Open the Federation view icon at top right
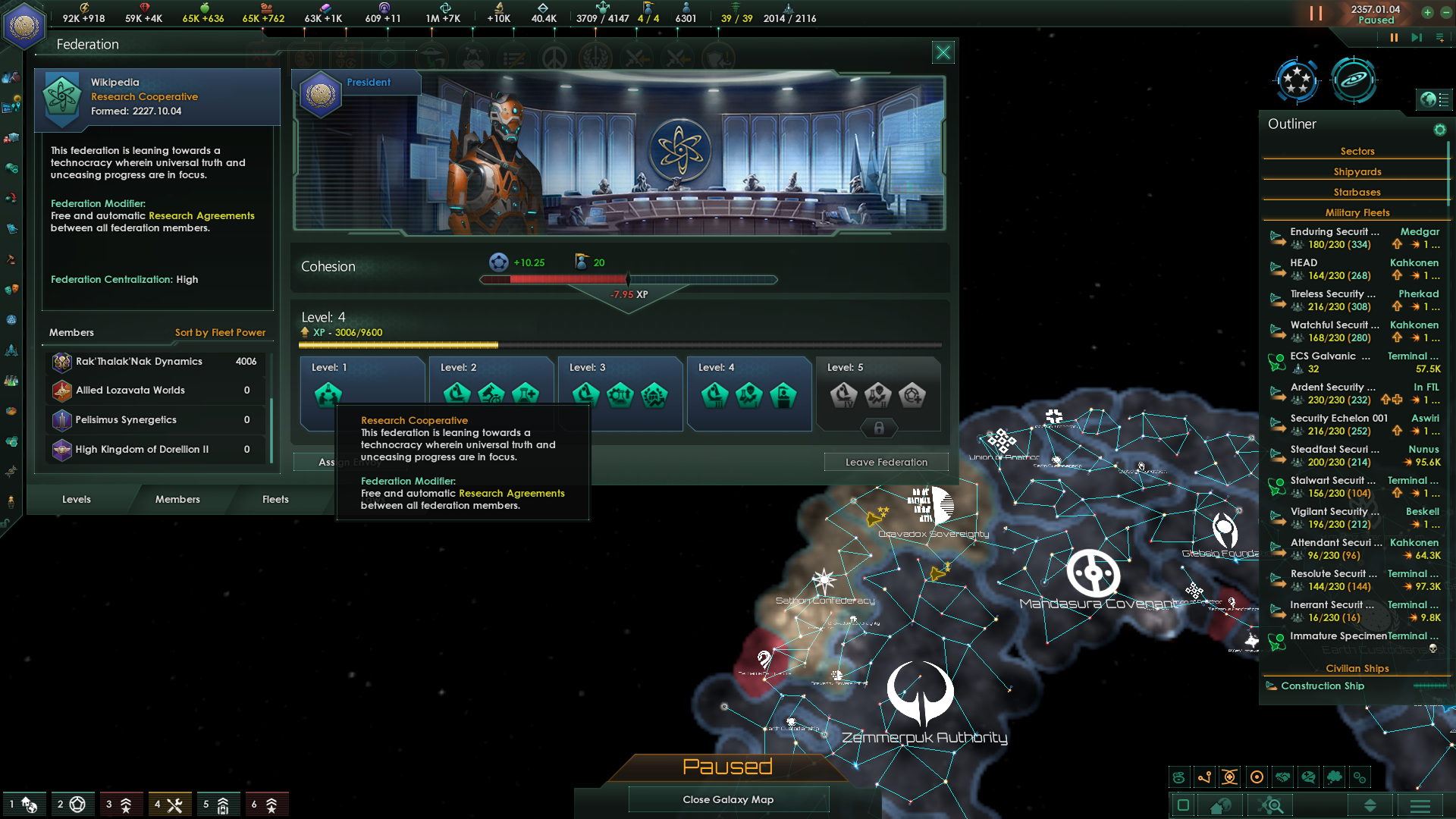Viewport: 1456px width, 819px height. tap(1297, 81)
